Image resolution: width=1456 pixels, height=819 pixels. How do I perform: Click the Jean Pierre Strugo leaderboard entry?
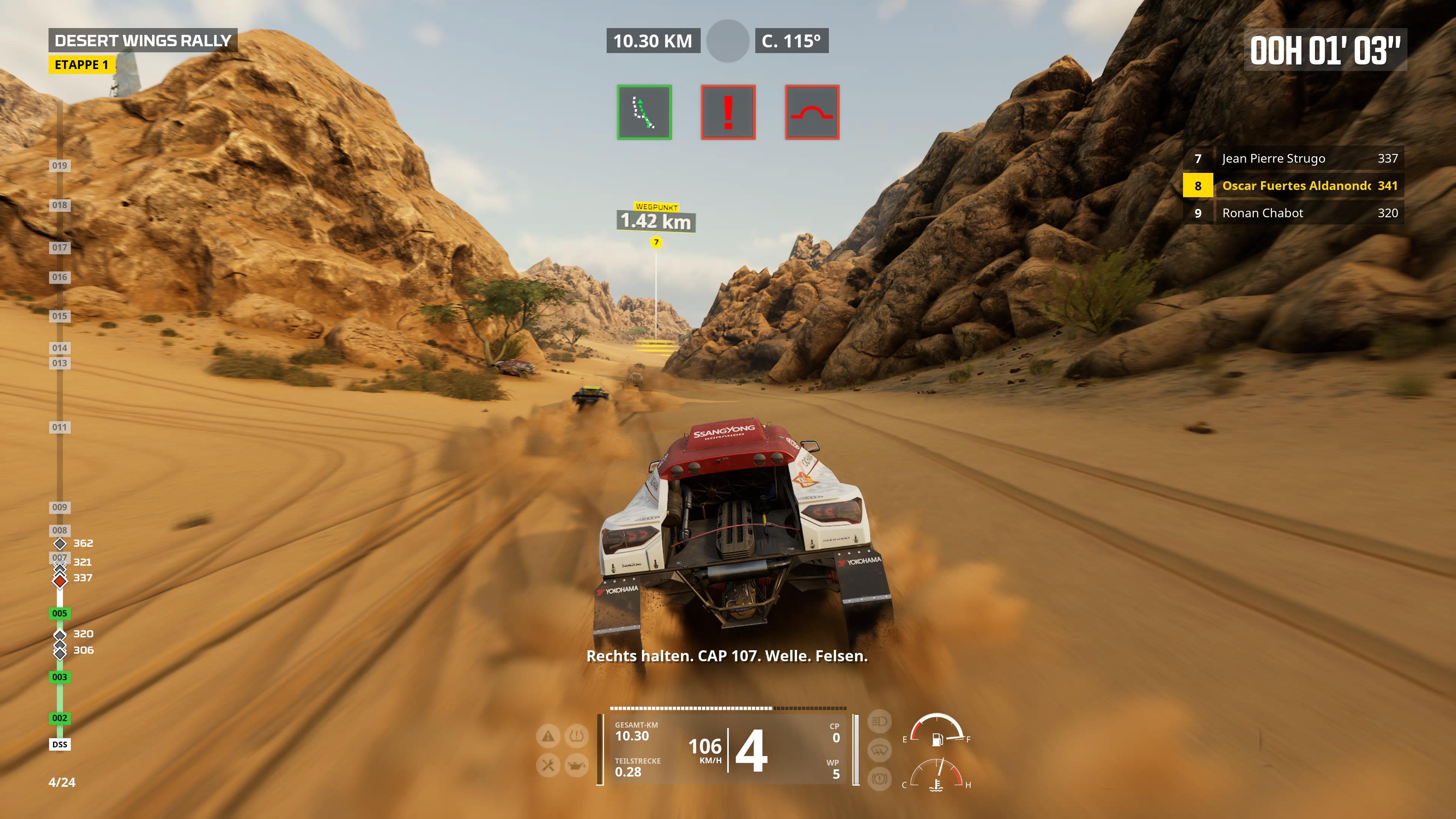1294,158
